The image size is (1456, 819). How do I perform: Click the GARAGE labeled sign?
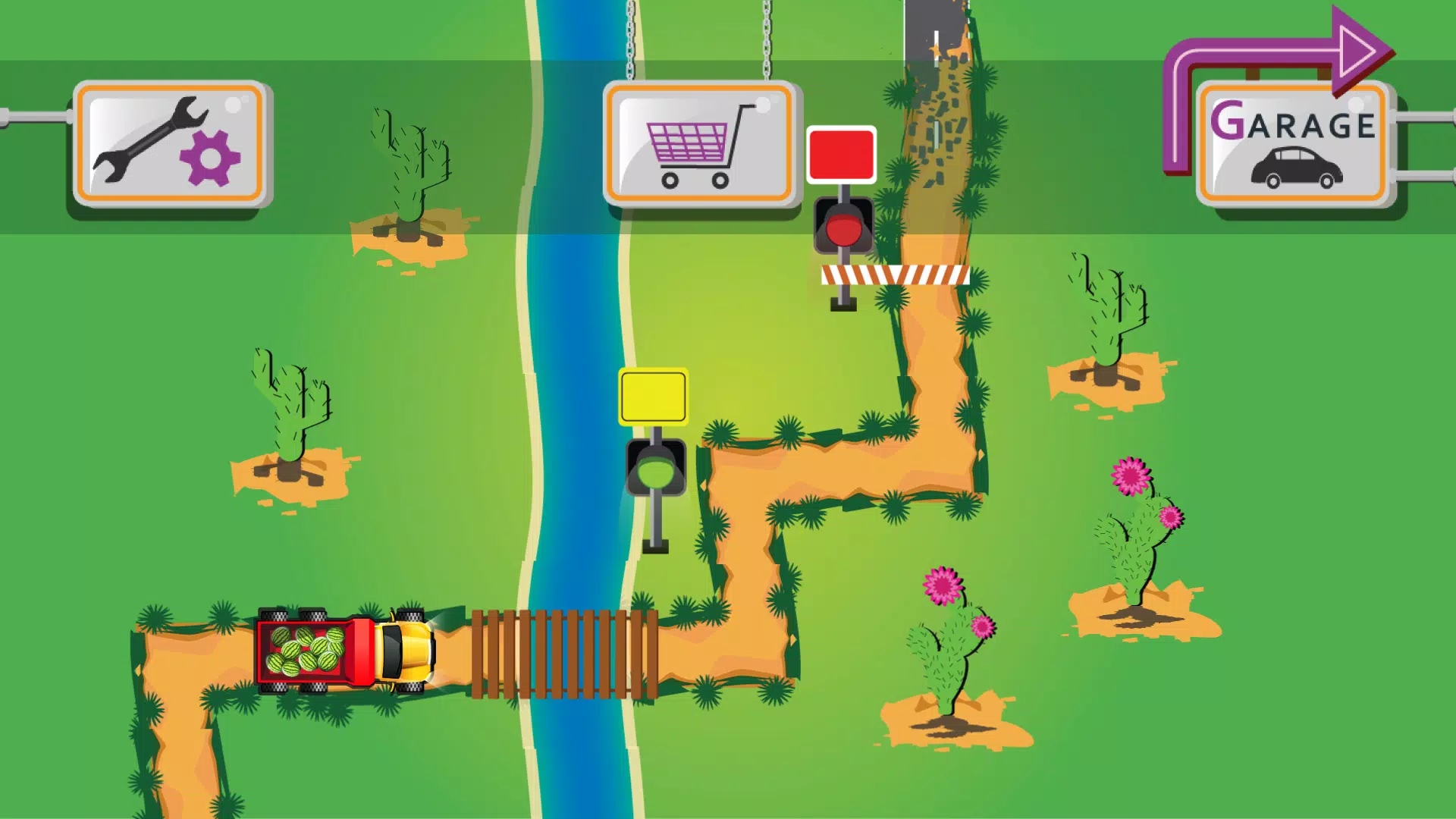pos(1293,121)
